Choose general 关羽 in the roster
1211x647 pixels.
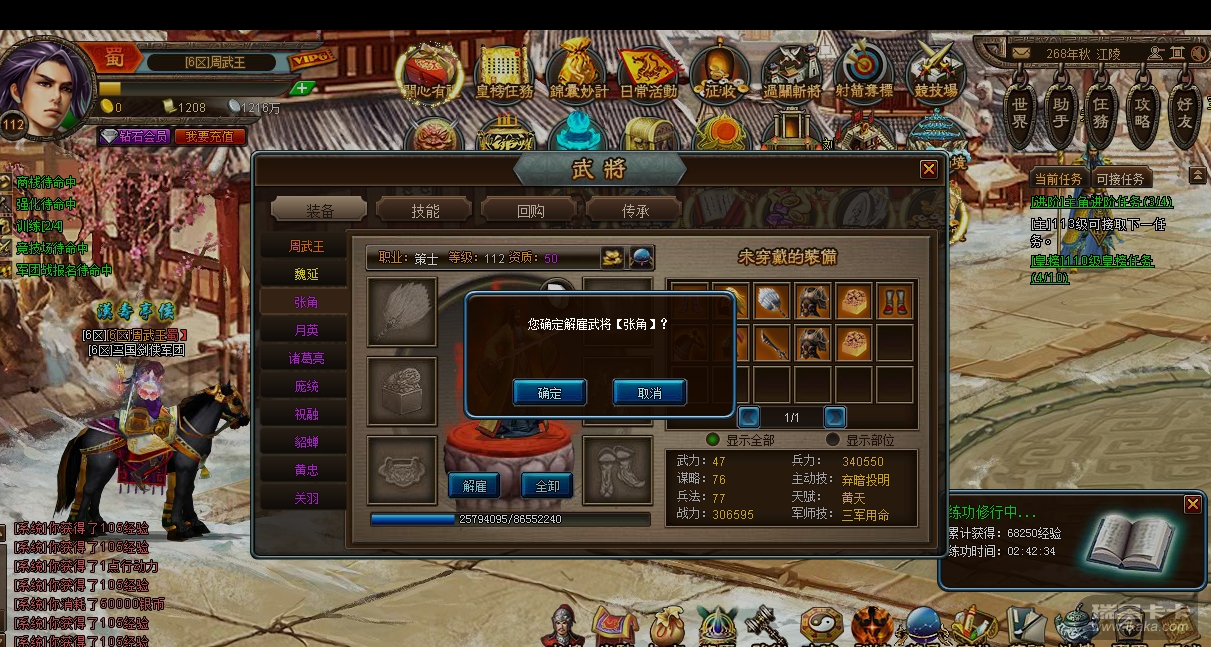pos(307,498)
